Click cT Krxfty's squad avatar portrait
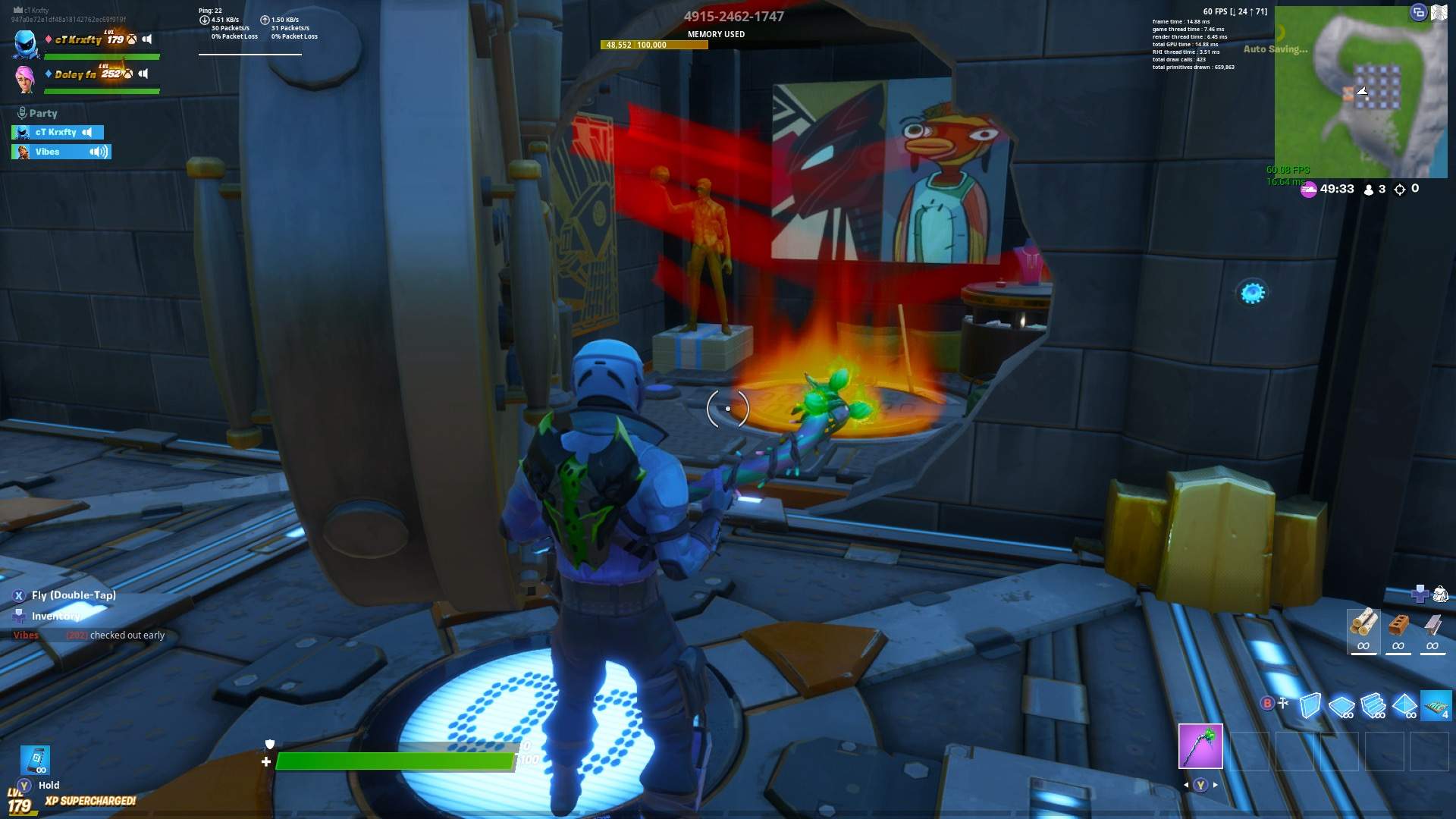This screenshot has height=819, width=1456. coord(26,43)
